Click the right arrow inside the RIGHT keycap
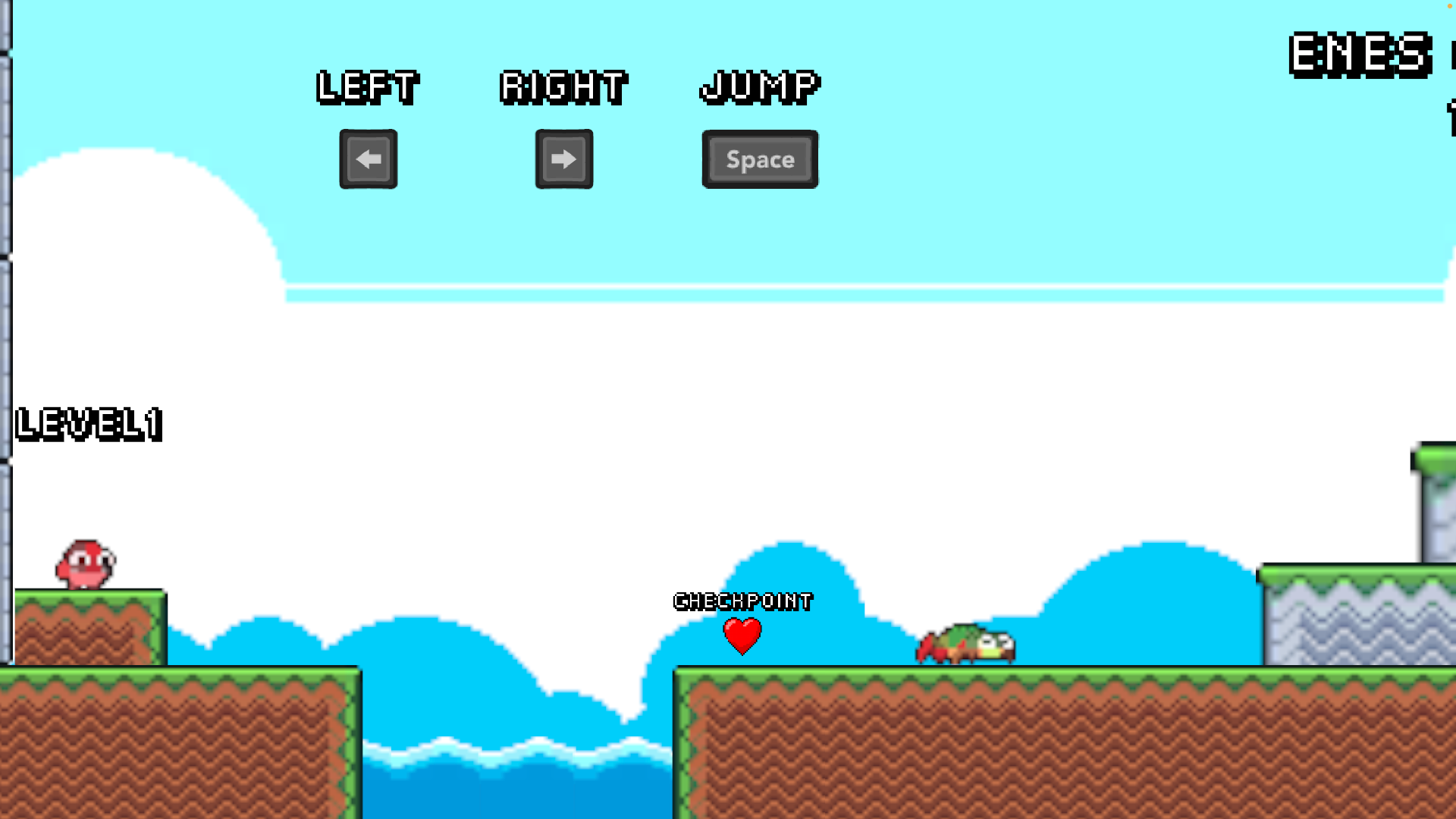The image size is (1456, 819). click(x=564, y=159)
